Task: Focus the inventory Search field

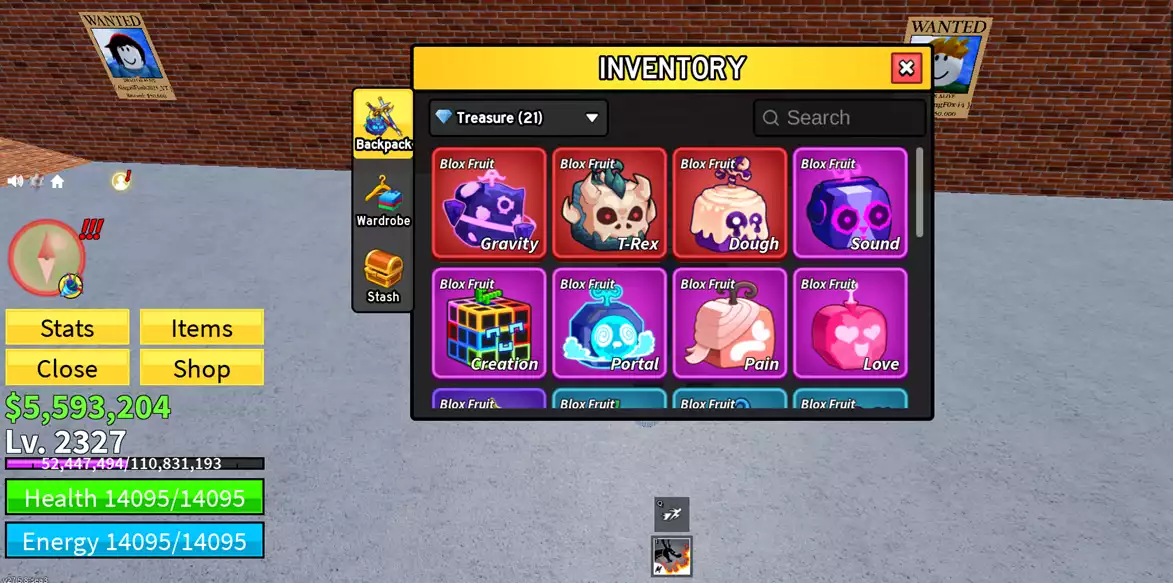Action: [x=840, y=118]
